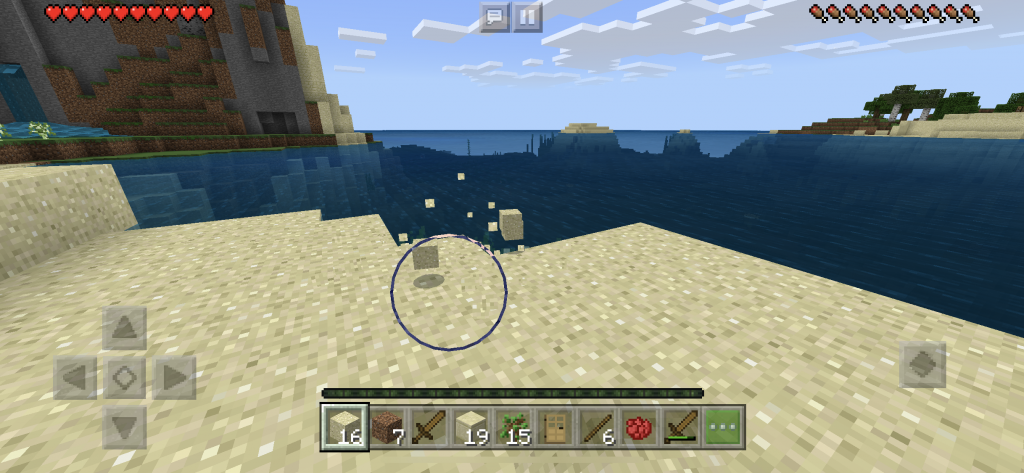Image resolution: width=1024 pixels, height=473 pixels.
Task: Tap the move backward arrow
Action: coord(124,427)
